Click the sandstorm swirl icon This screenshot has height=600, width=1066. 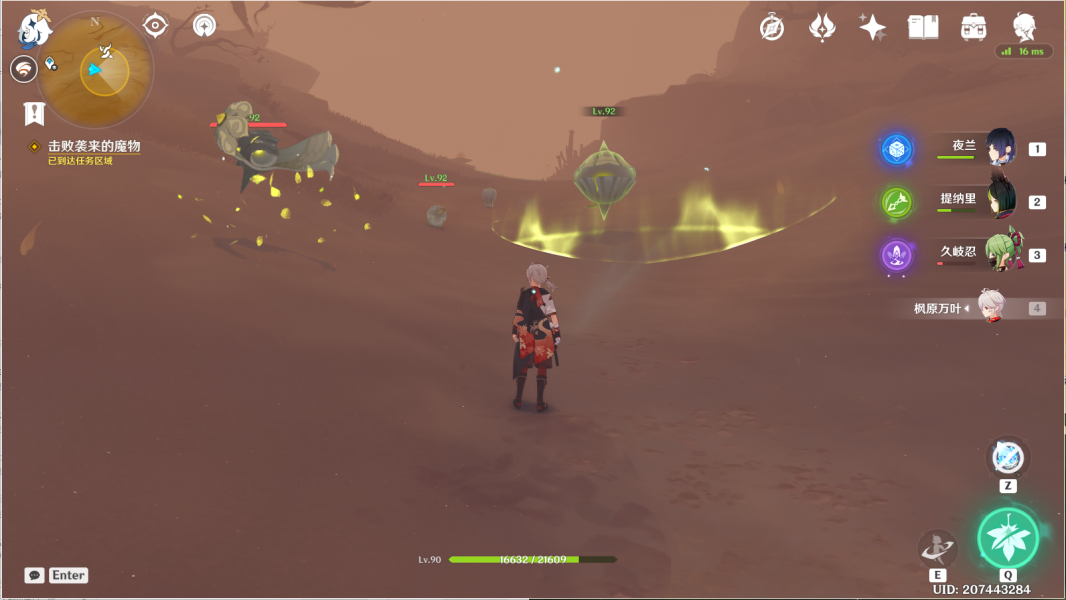tap(23, 68)
